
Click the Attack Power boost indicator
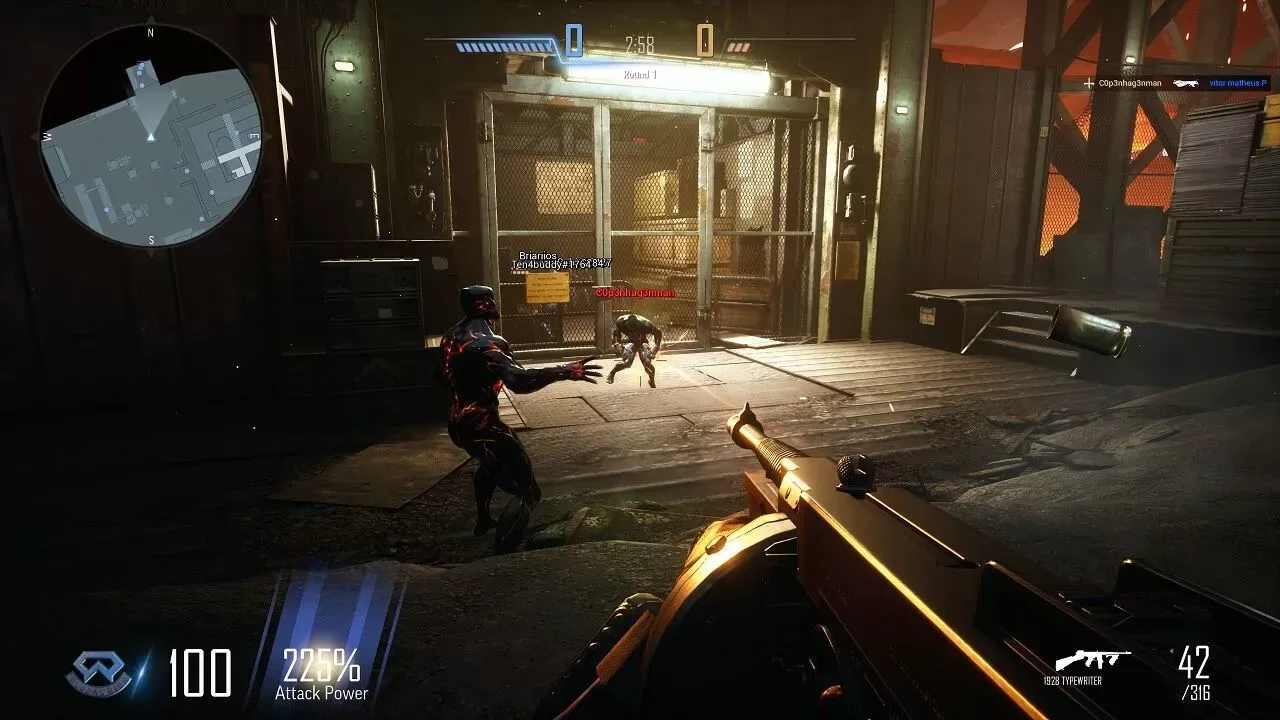coord(321,672)
